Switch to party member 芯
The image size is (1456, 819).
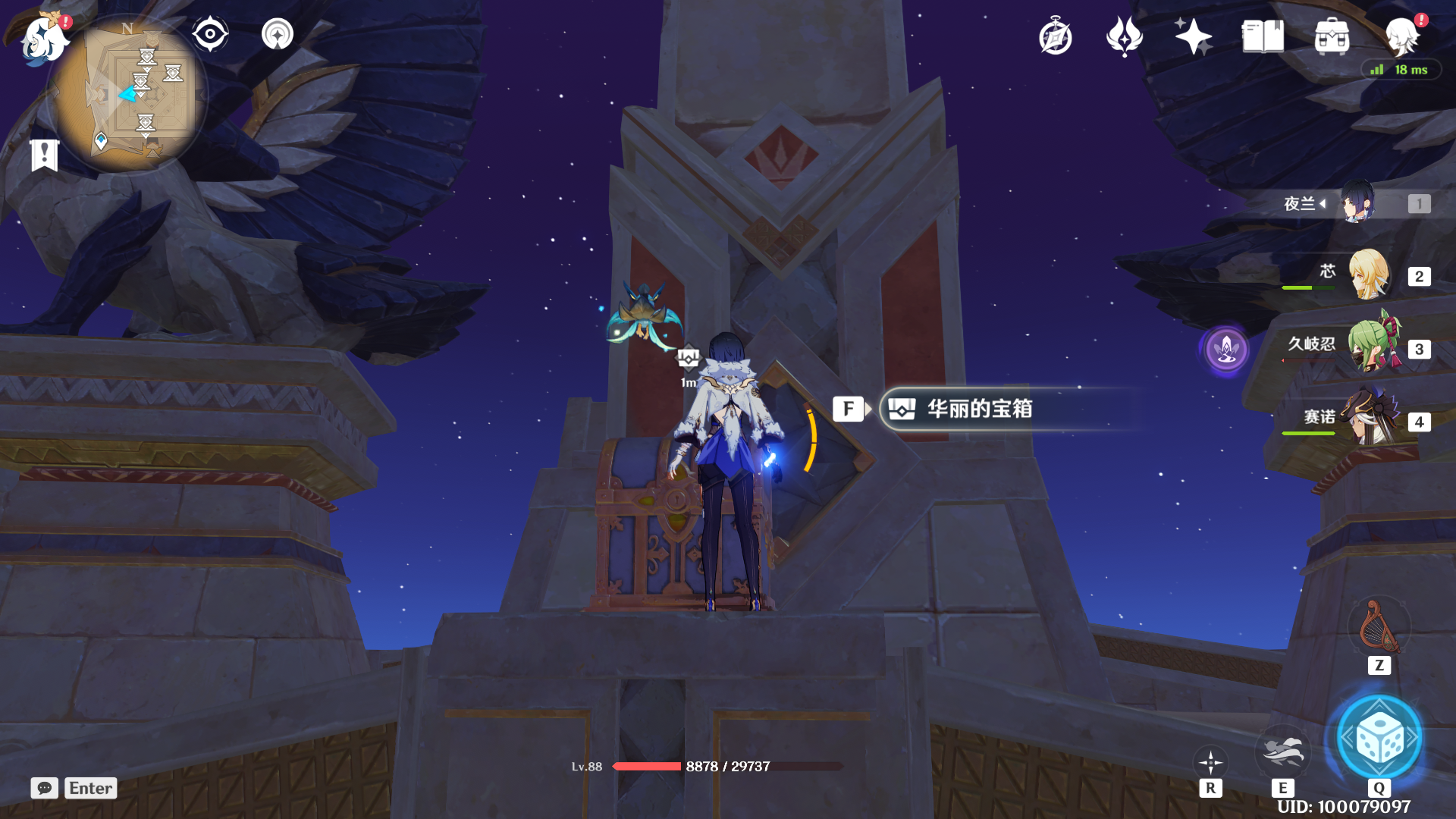point(1369,275)
